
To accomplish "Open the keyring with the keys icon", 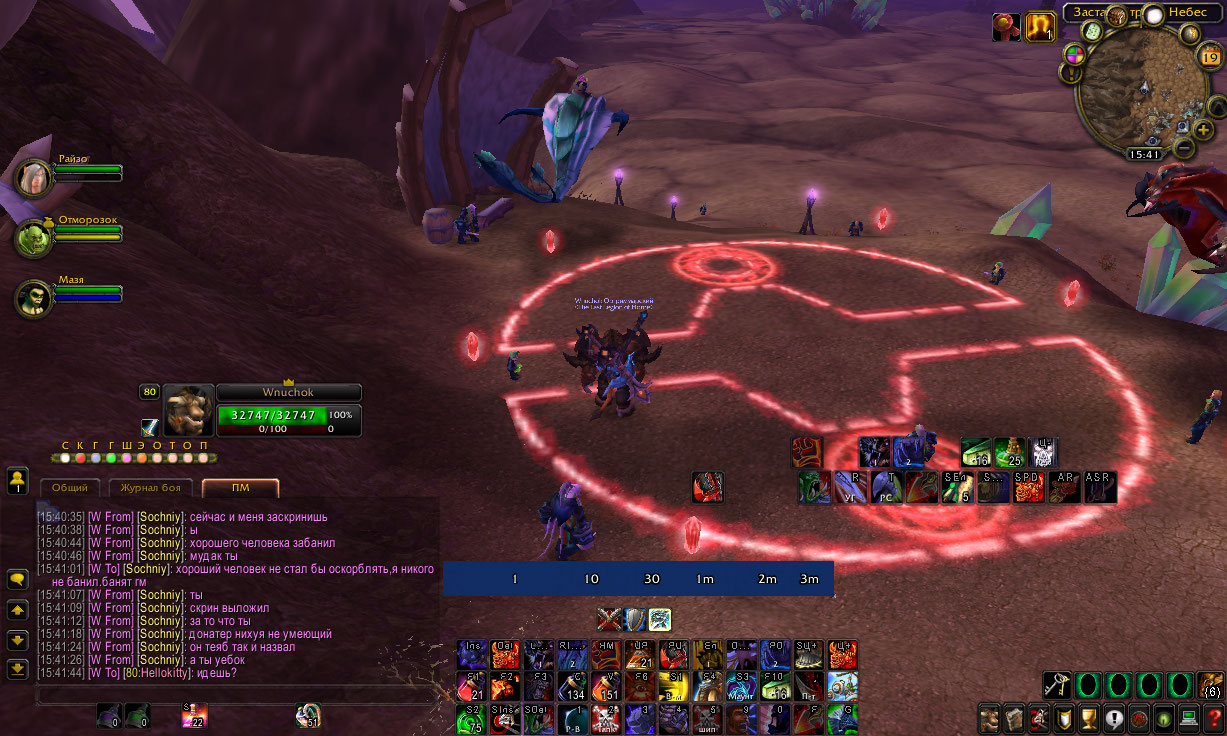I will tap(1056, 684).
